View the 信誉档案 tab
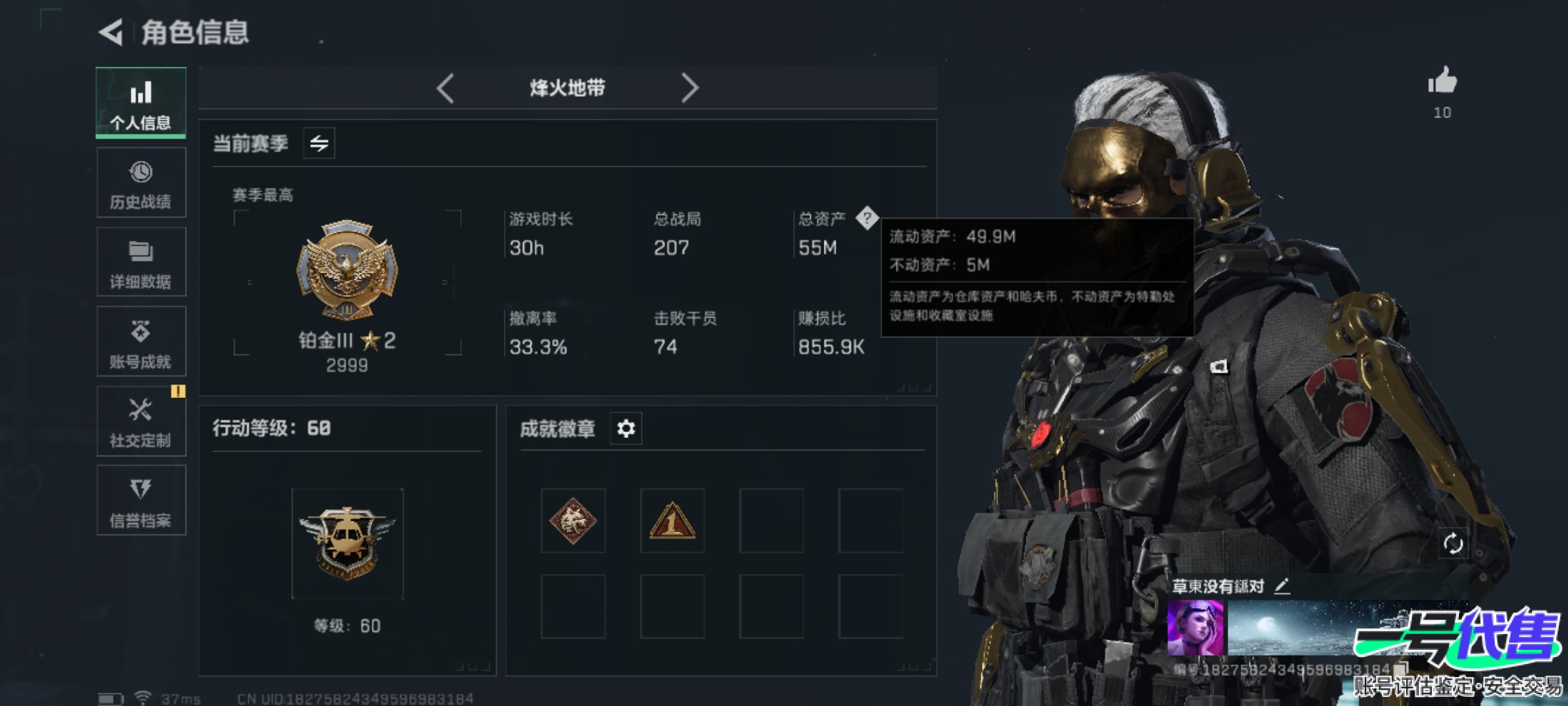This screenshot has height=706, width=1568. [x=141, y=501]
